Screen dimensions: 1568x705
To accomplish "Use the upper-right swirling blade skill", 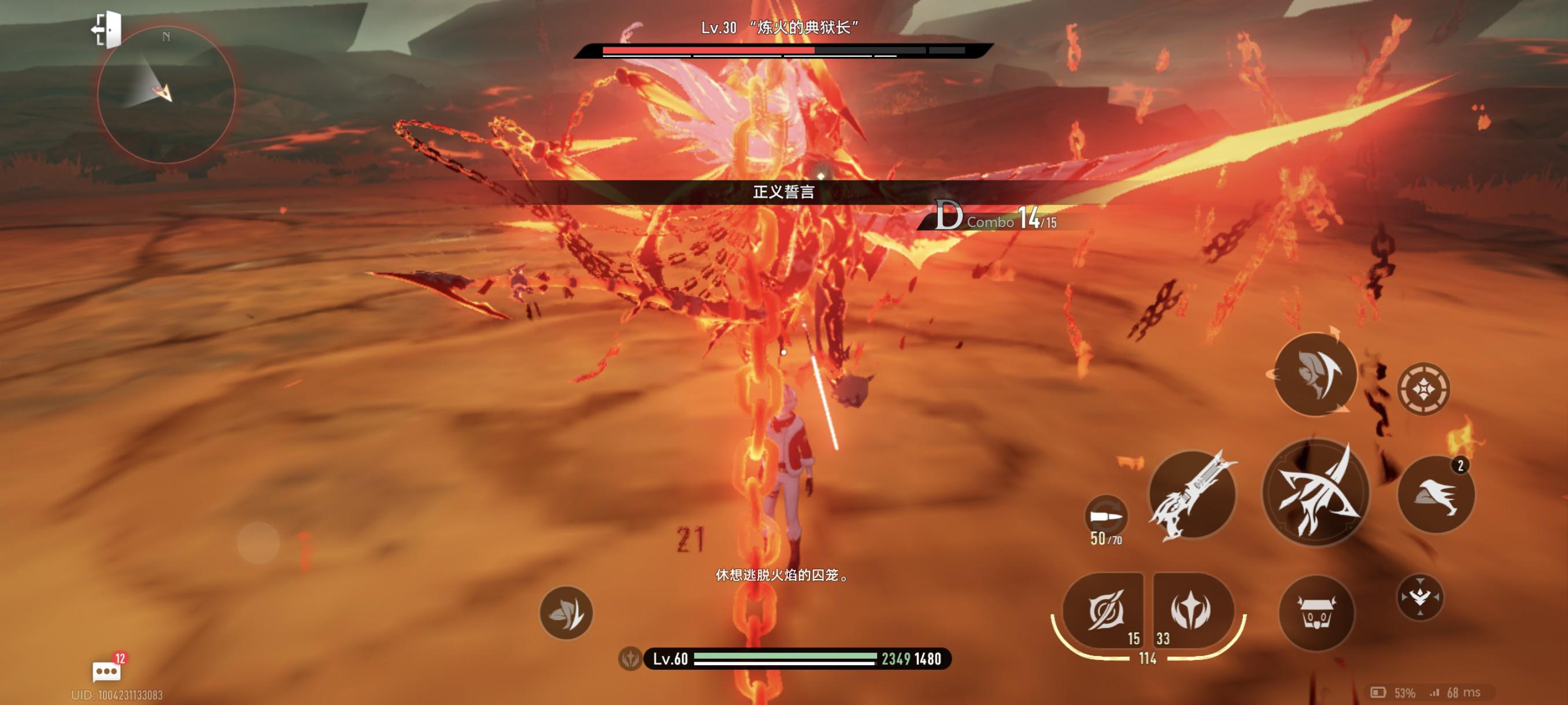I will [x=1315, y=374].
